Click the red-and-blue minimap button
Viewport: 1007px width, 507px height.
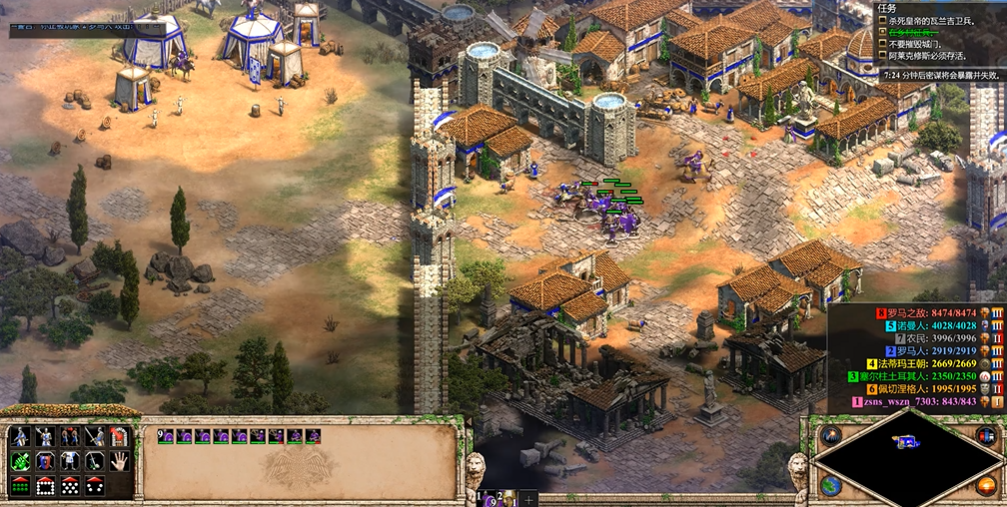click(x=988, y=436)
